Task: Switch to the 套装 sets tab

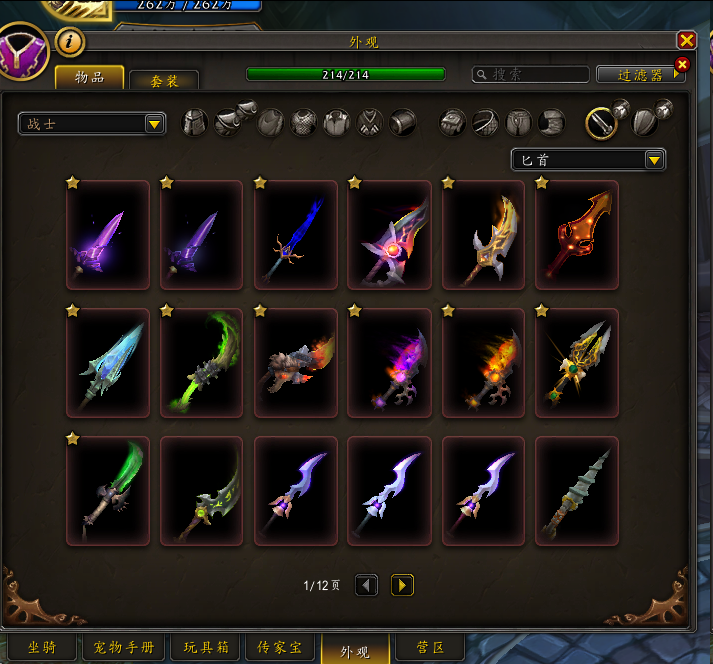Action: [x=164, y=81]
